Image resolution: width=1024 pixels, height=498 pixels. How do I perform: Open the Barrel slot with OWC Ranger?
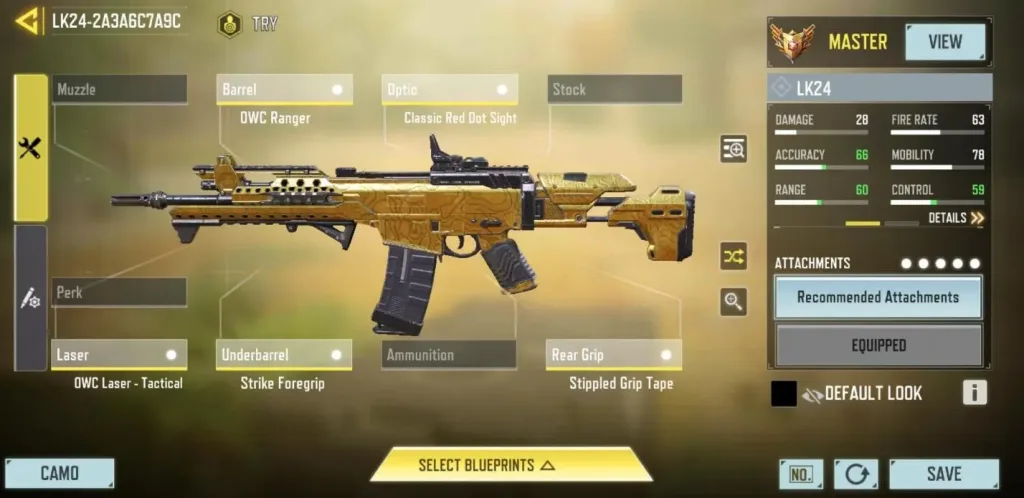(284, 90)
